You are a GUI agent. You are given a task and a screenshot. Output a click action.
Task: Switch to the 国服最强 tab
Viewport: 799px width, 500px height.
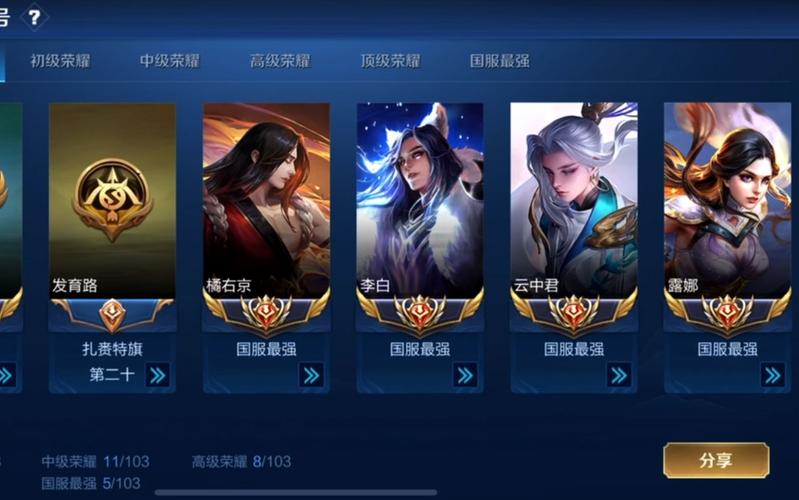(500, 60)
